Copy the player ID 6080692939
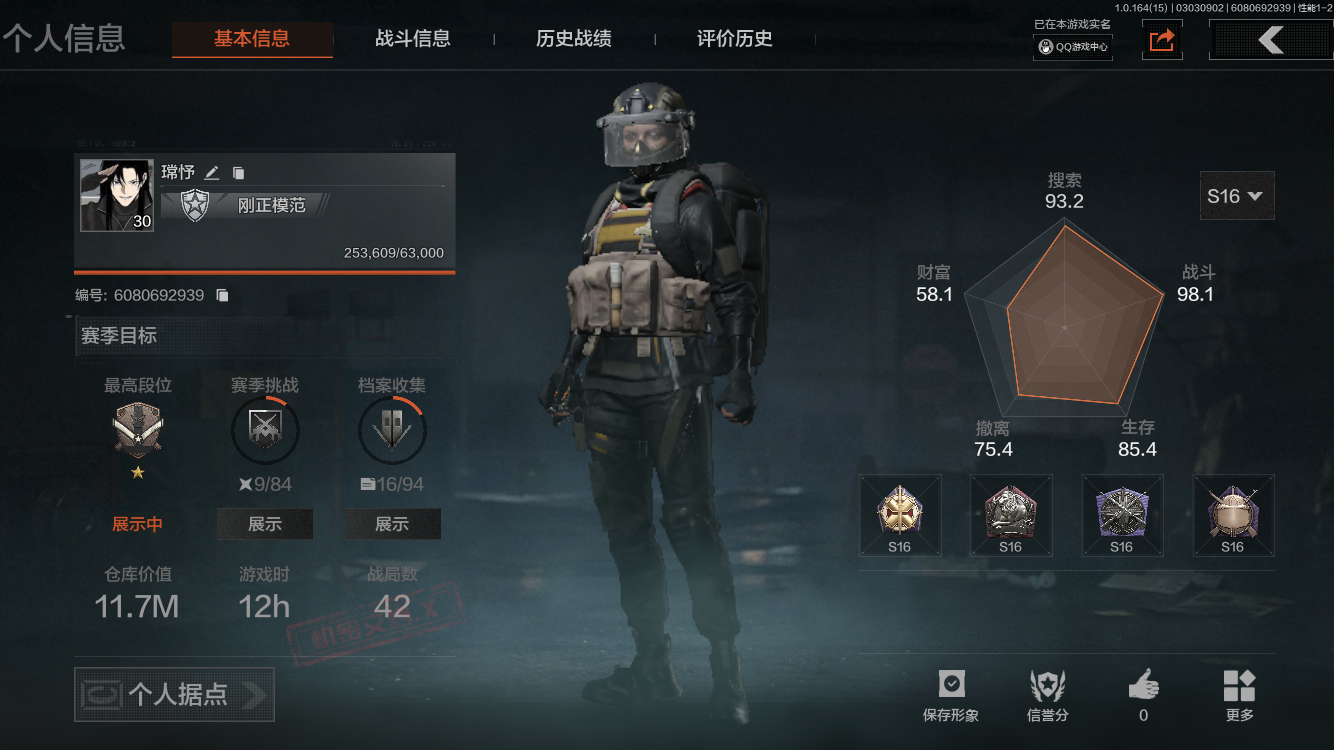 [222, 295]
